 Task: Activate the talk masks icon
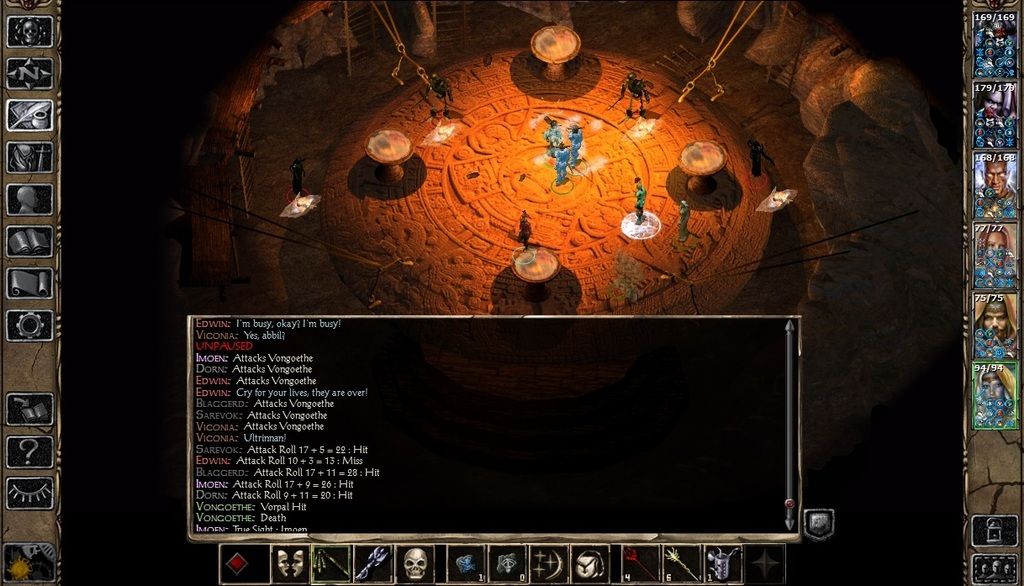(x=289, y=564)
